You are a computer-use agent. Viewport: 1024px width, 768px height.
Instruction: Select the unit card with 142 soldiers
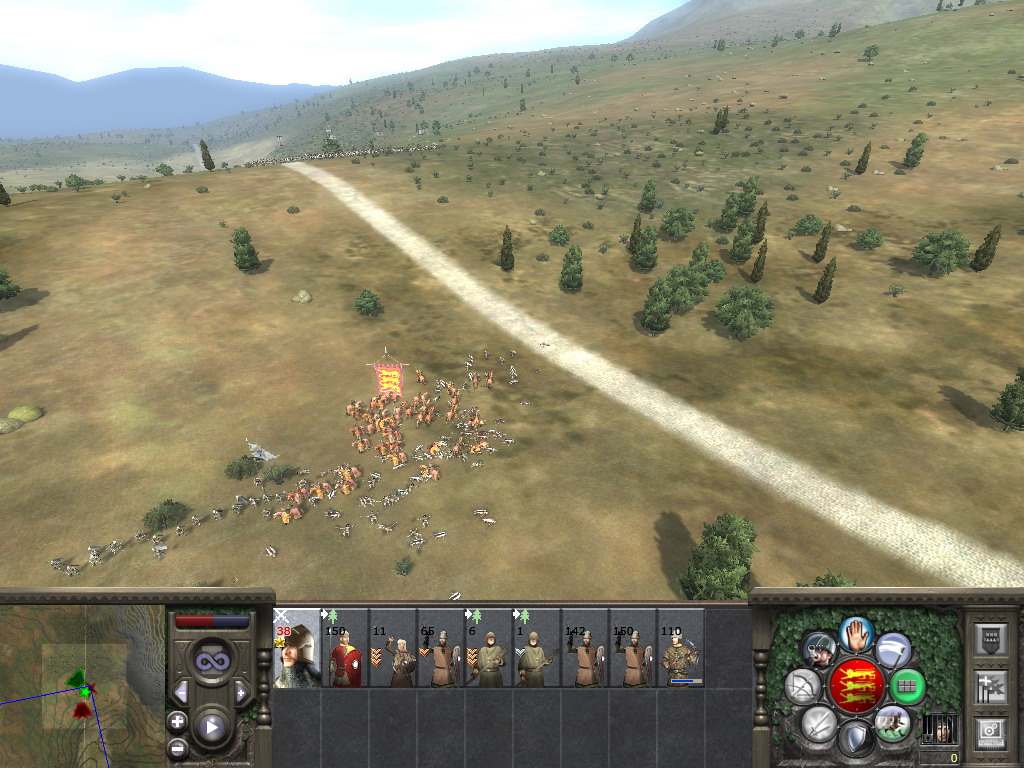click(585, 648)
